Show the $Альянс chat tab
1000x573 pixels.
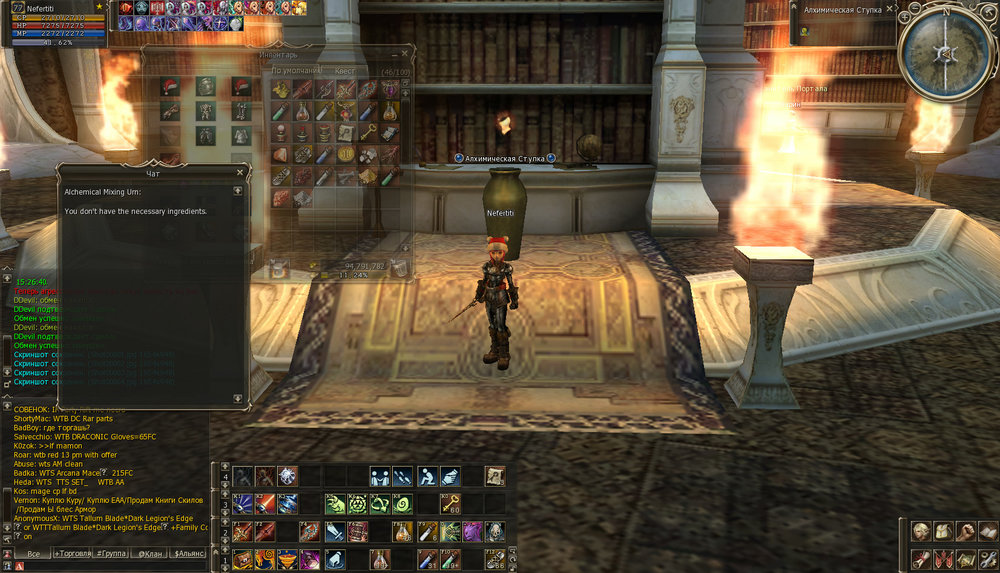[189, 553]
